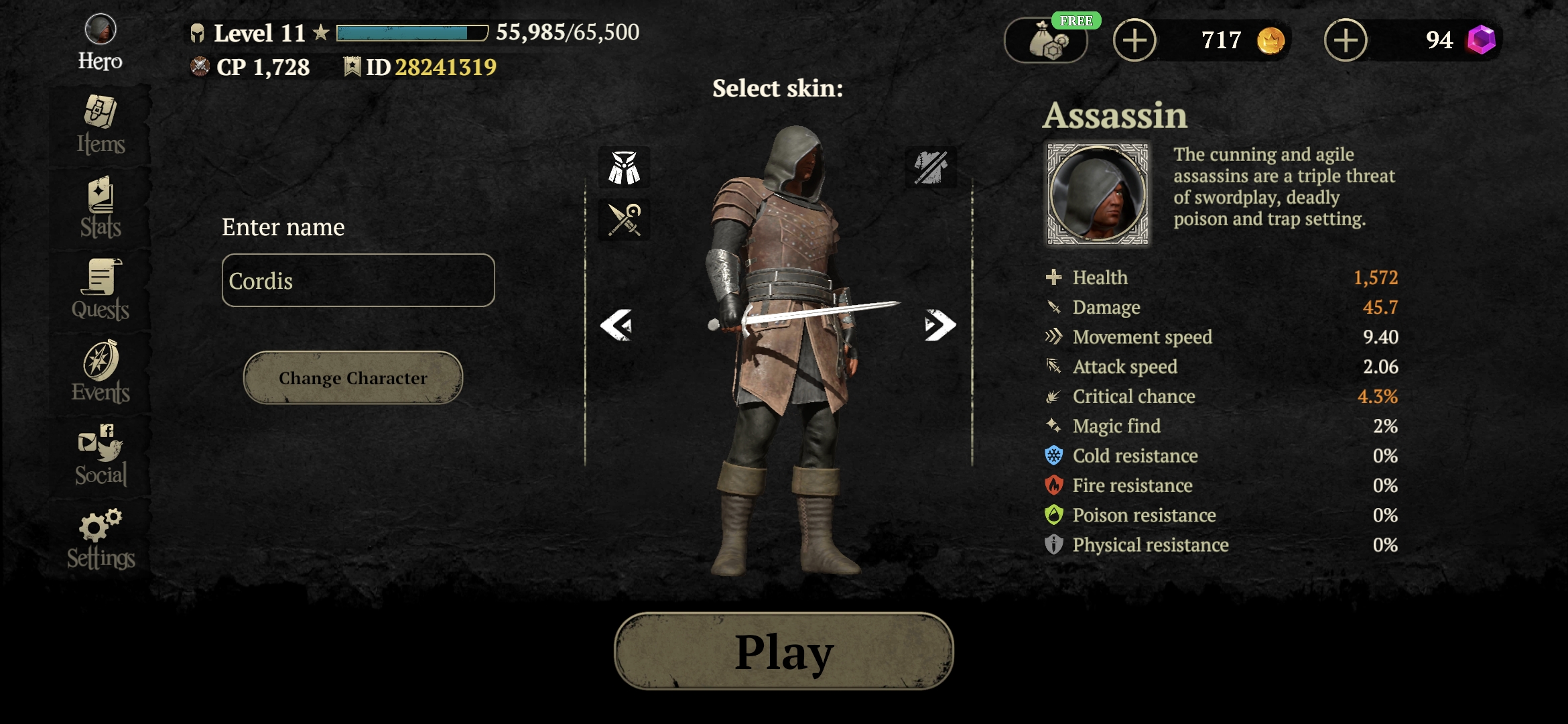Start the game with the Play button
Image resolution: width=1568 pixels, height=724 pixels.
783,651
